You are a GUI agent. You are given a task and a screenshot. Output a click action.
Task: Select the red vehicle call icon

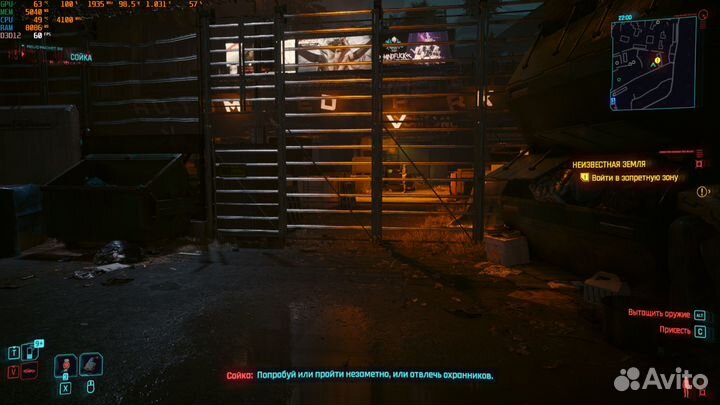(x=27, y=370)
